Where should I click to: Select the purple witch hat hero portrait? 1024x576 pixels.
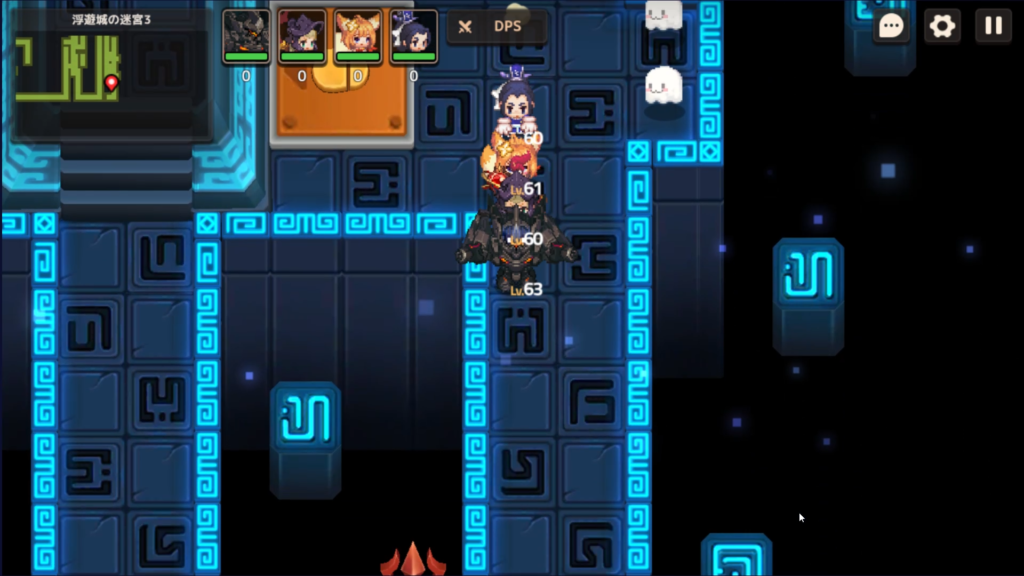click(302, 35)
